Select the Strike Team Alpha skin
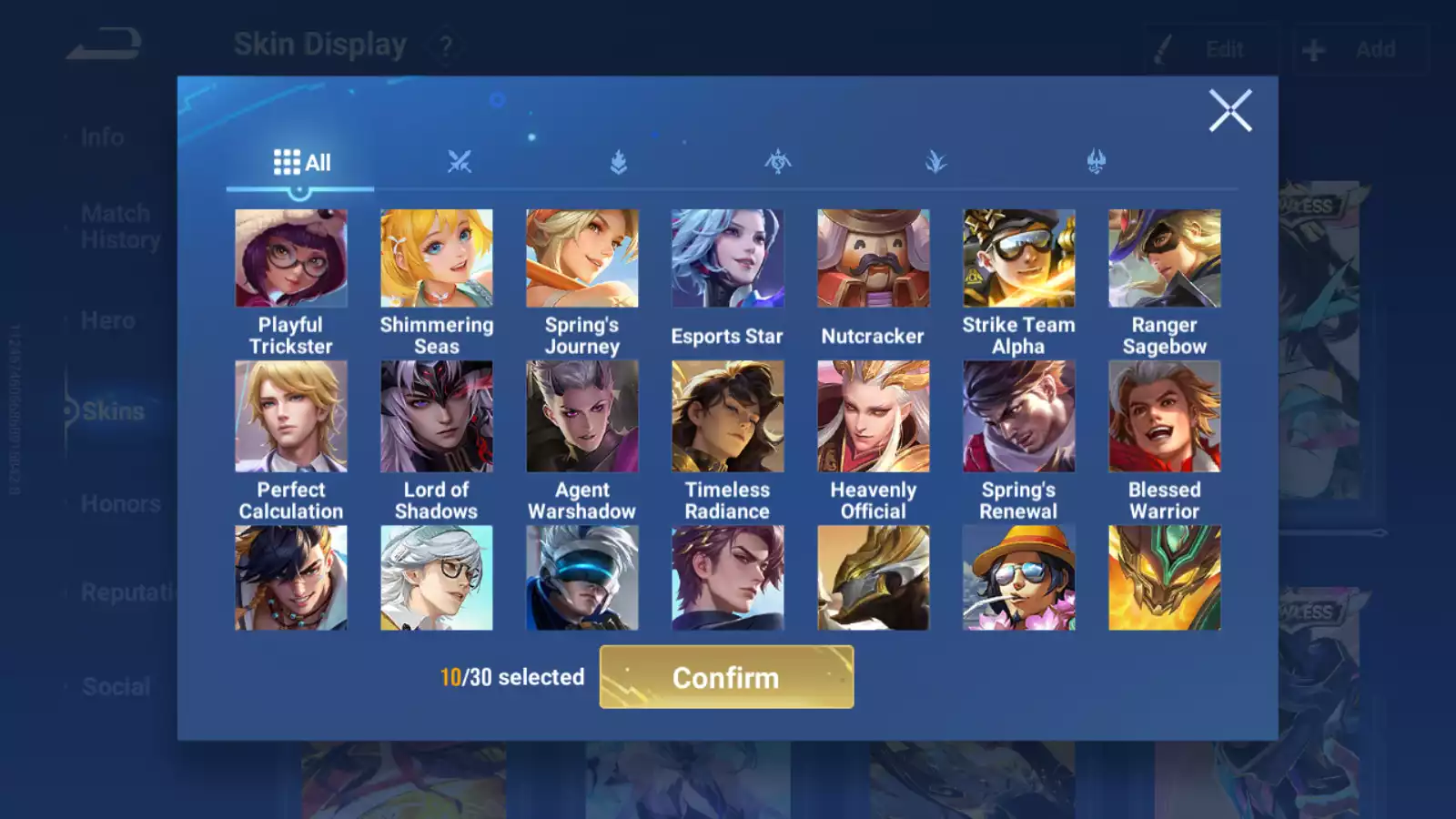The width and height of the screenshot is (1456, 819). point(1019,258)
